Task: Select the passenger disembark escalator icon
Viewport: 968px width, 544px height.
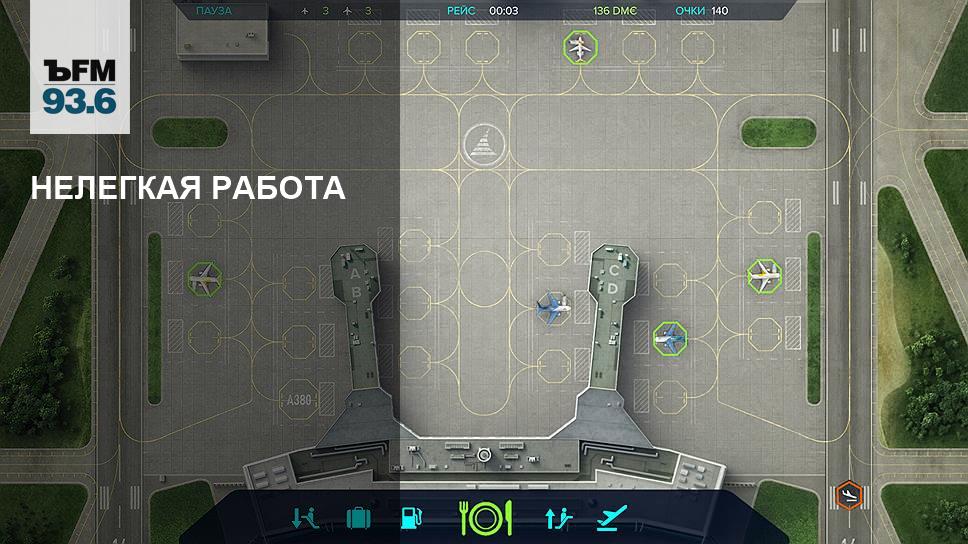Action: coord(306,517)
